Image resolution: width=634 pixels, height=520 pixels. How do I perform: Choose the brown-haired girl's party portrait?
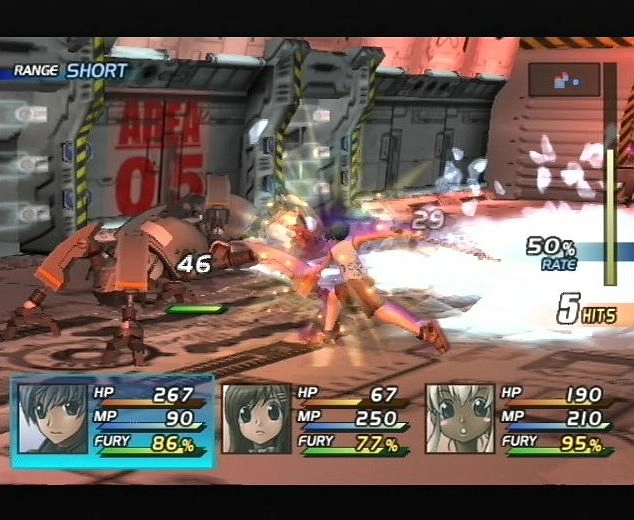[256, 419]
